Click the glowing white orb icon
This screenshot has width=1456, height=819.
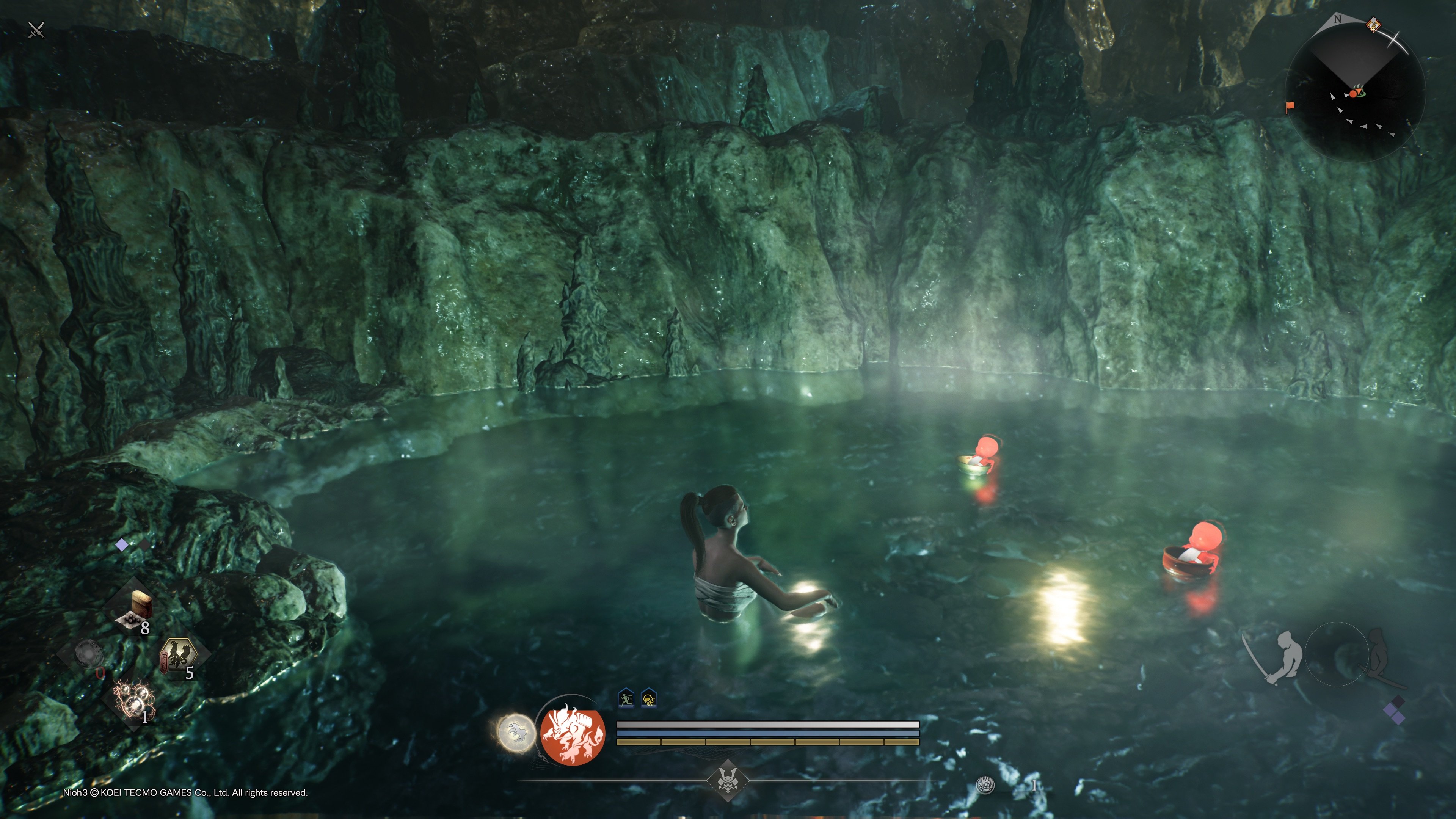516,733
